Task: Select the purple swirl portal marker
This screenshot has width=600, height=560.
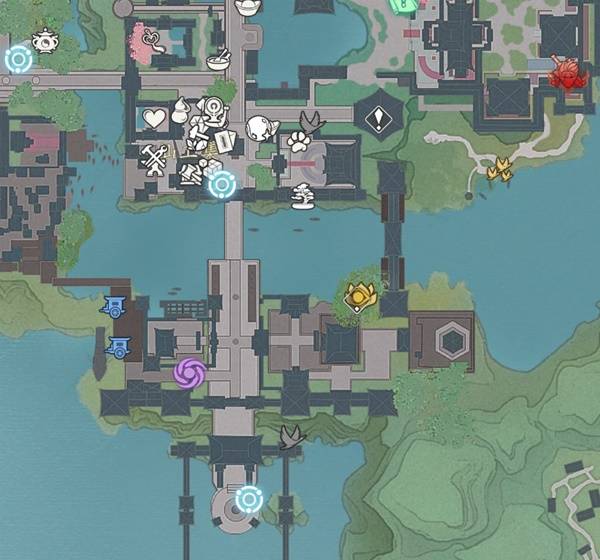Action: (189, 374)
